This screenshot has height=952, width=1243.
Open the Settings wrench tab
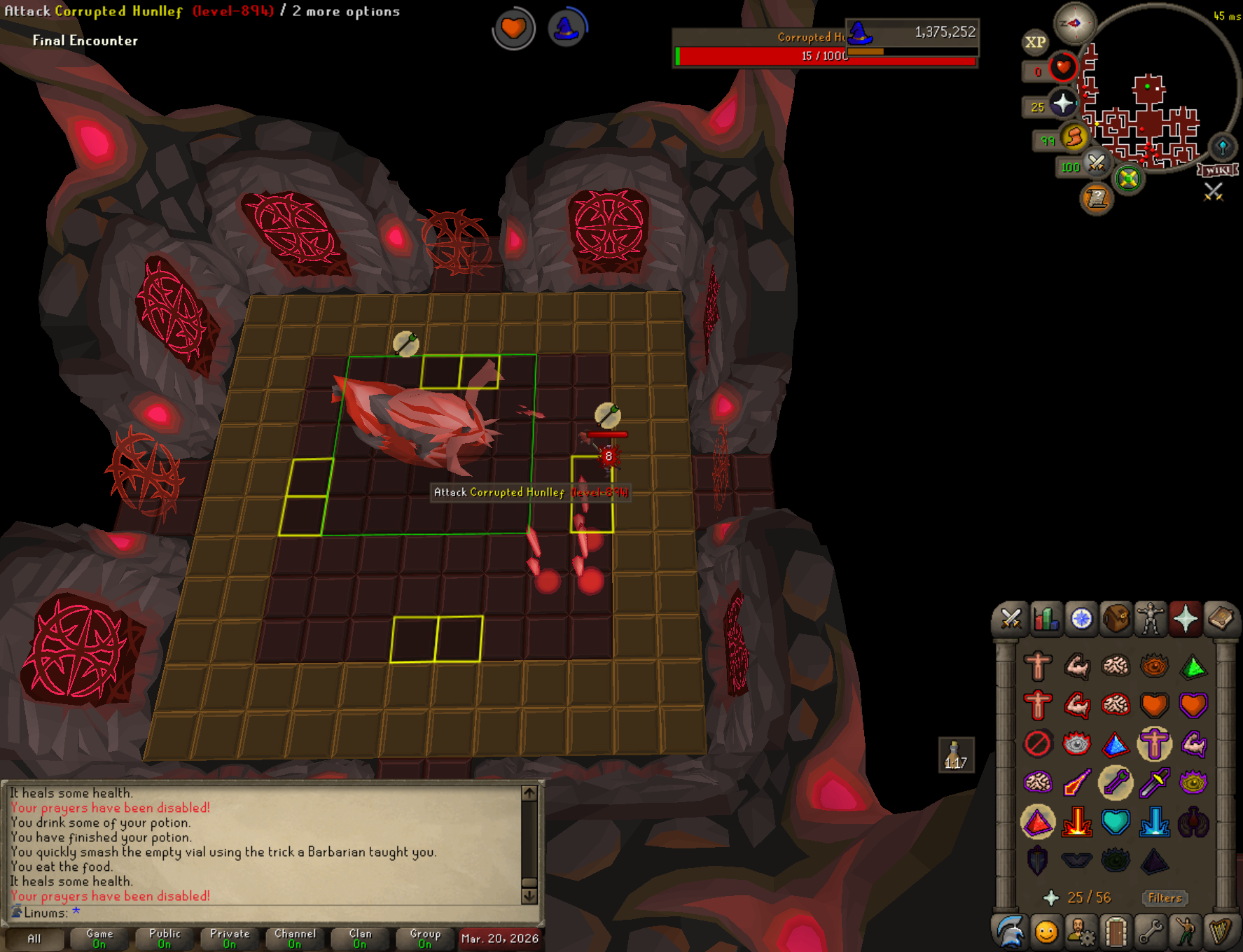click(1151, 932)
